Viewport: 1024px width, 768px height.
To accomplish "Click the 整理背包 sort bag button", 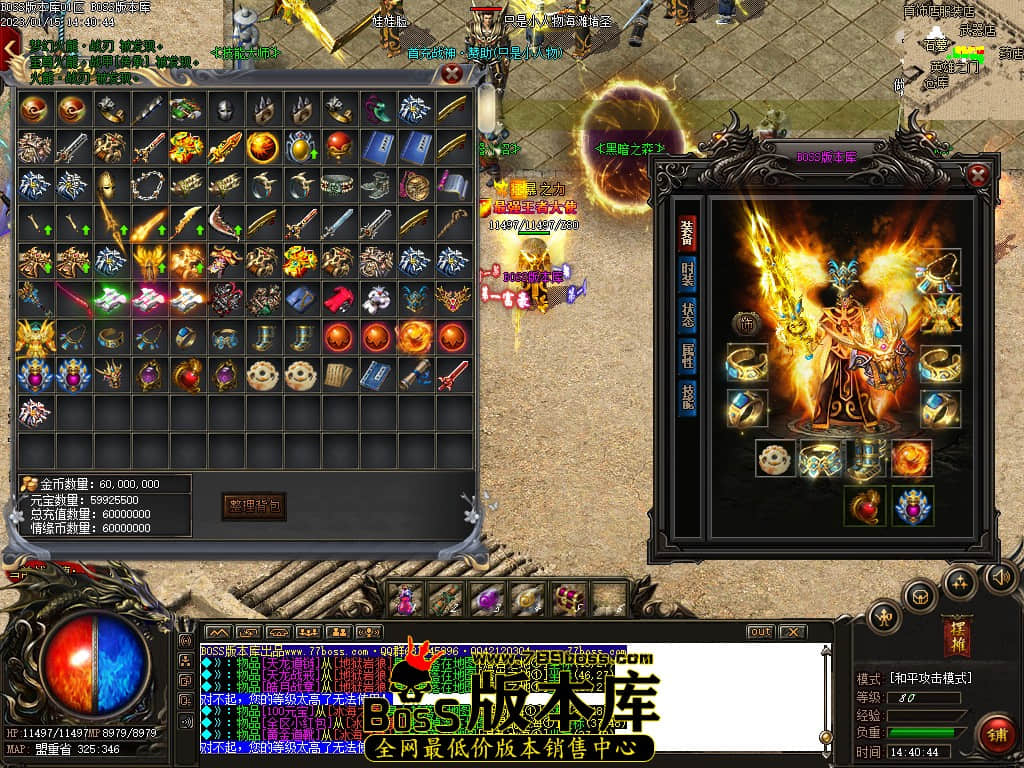I will tap(254, 506).
